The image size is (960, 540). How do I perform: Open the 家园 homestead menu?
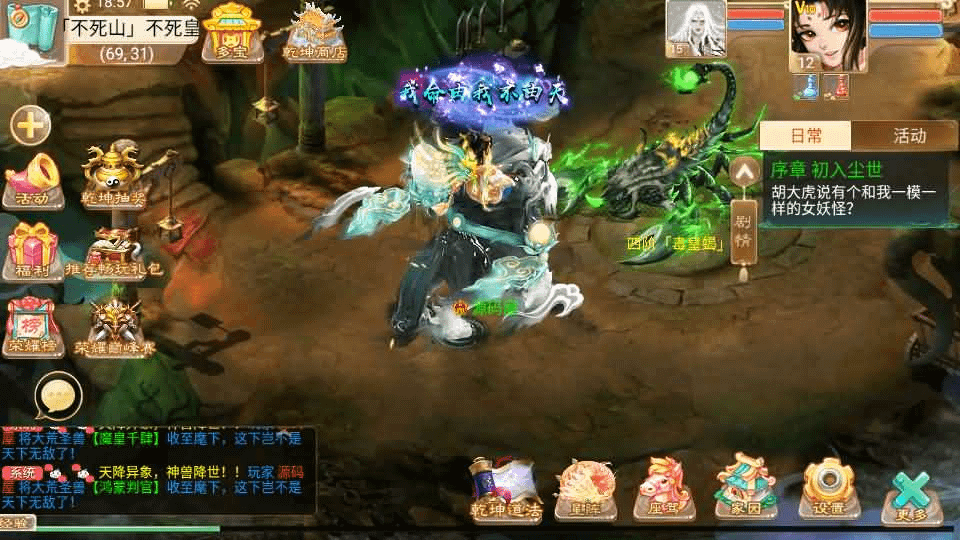[x=745, y=489]
